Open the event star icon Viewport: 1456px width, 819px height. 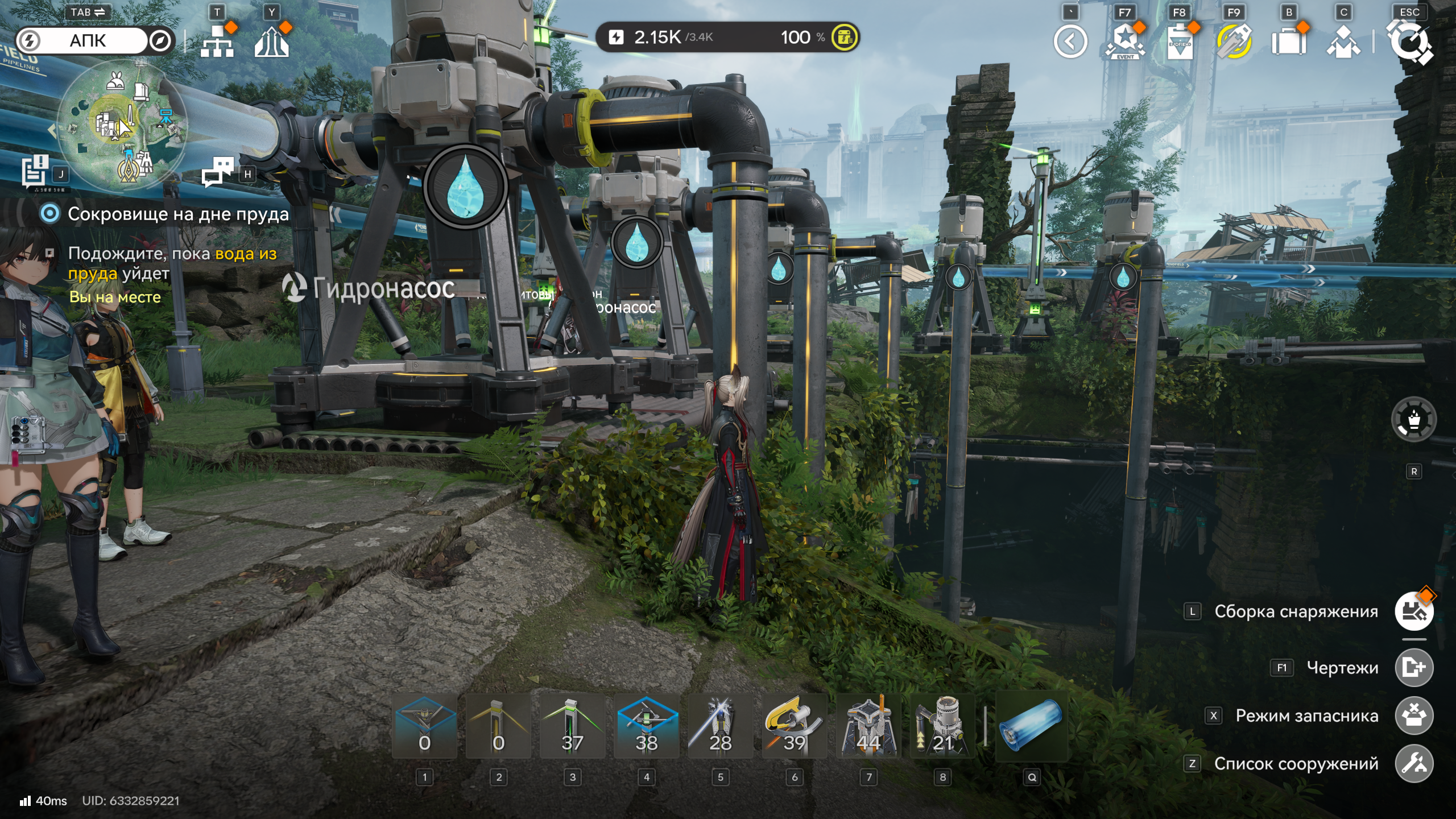1124,42
